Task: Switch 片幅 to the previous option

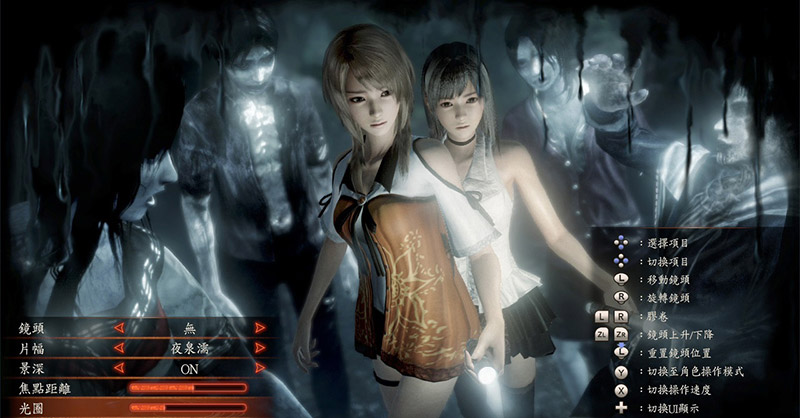Action: tap(118, 349)
